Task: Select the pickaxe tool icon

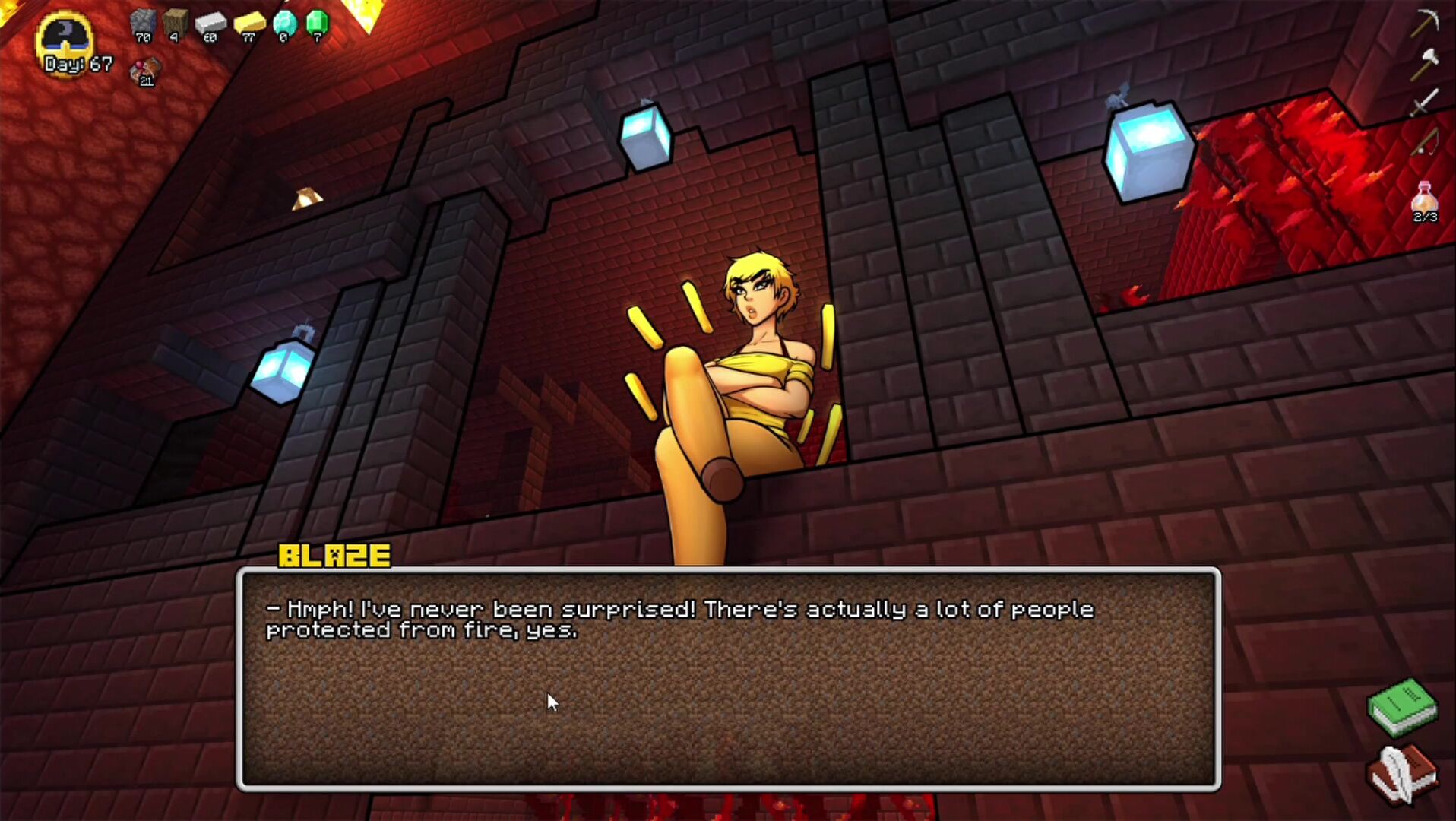Action: [x=1424, y=23]
